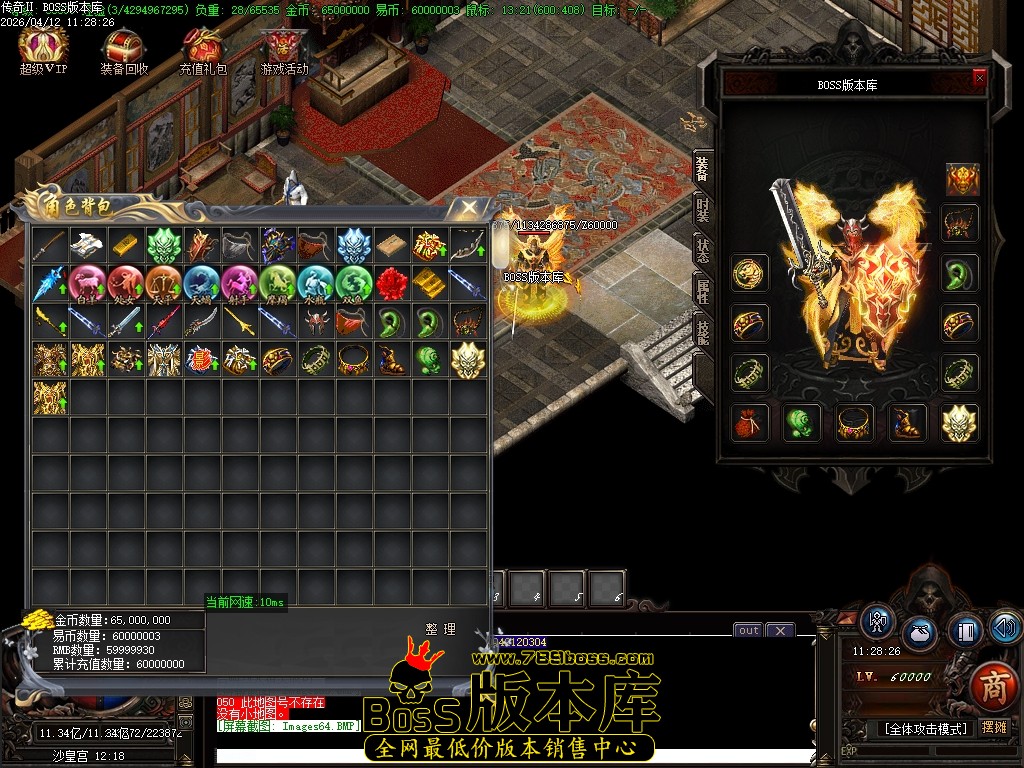Select the gold bar in the bag
The height and width of the screenshot is (768, 1024).
pos(125,244)
